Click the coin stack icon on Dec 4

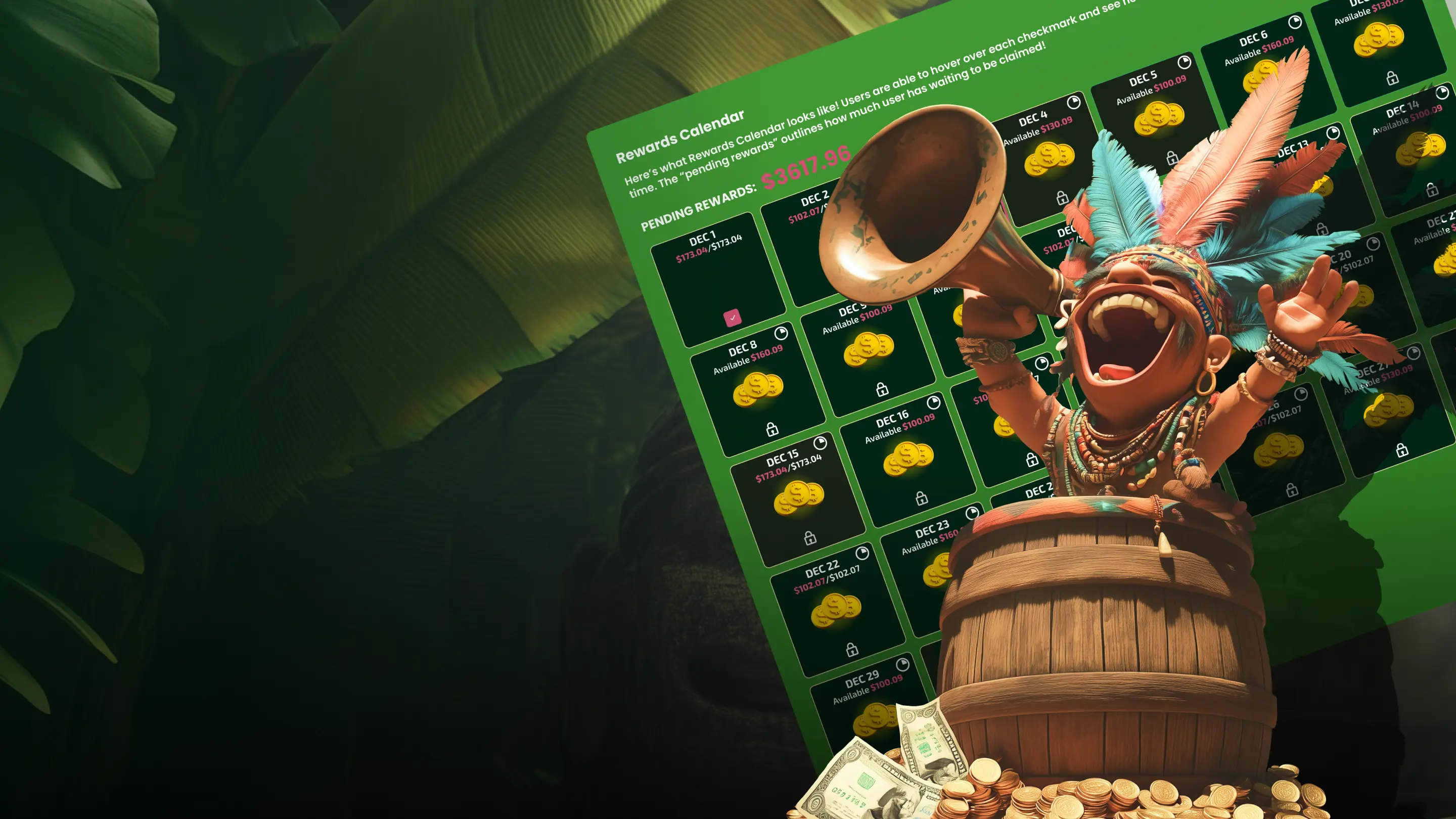1049,160
